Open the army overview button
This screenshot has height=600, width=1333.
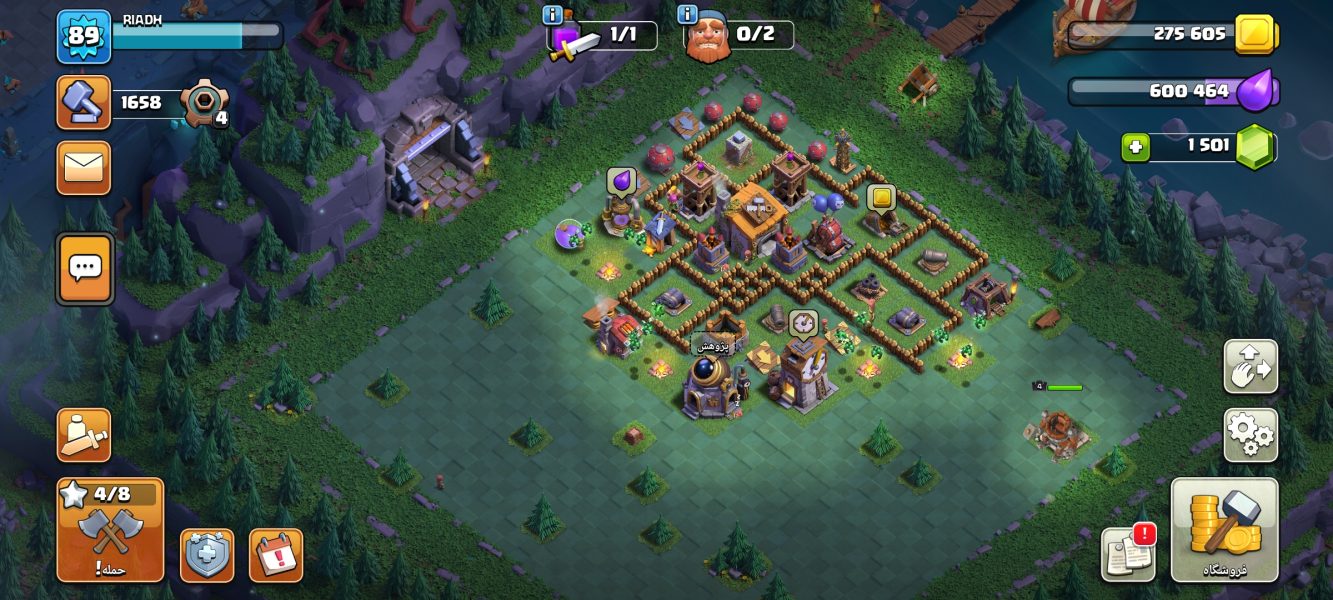84,435
